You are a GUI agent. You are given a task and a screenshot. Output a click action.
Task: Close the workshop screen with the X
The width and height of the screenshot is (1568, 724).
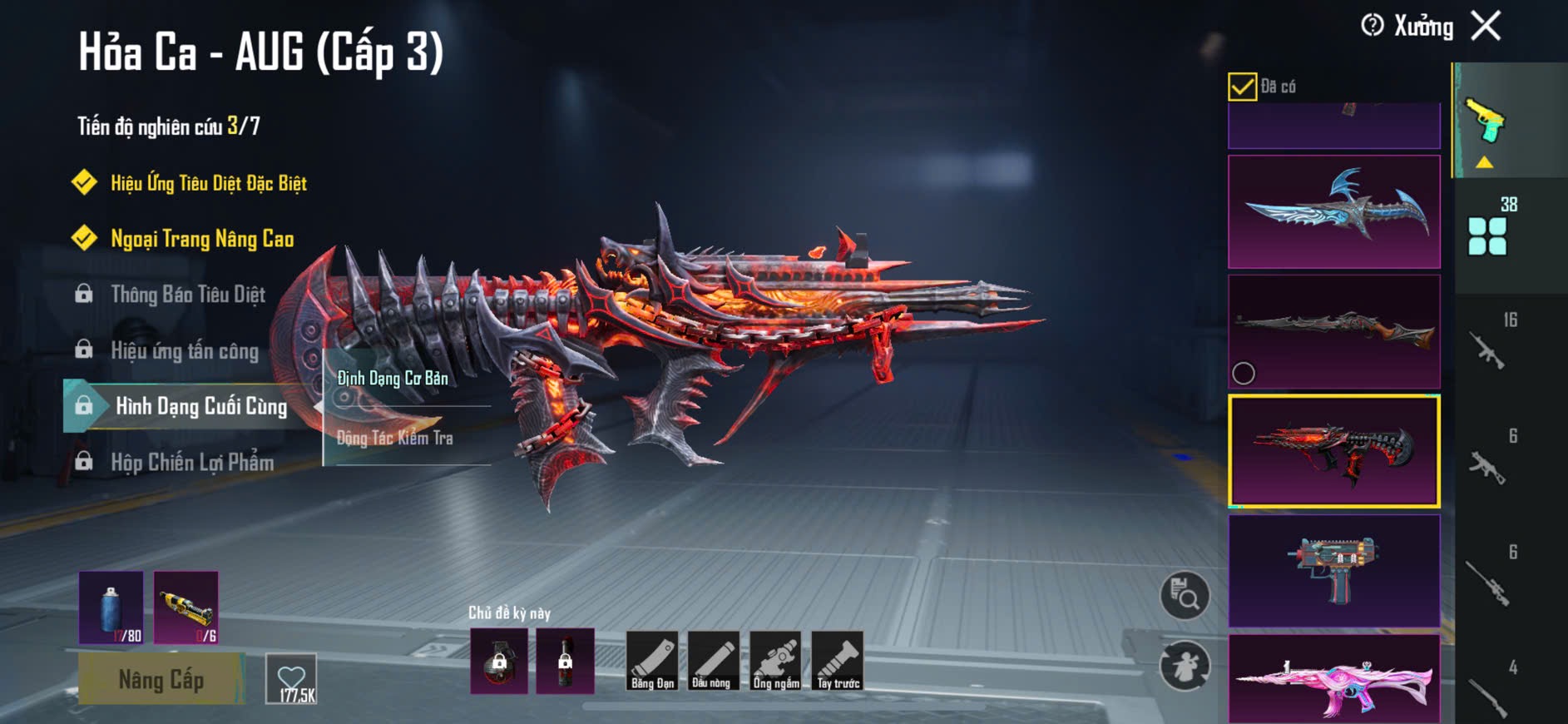[1486, 26]
